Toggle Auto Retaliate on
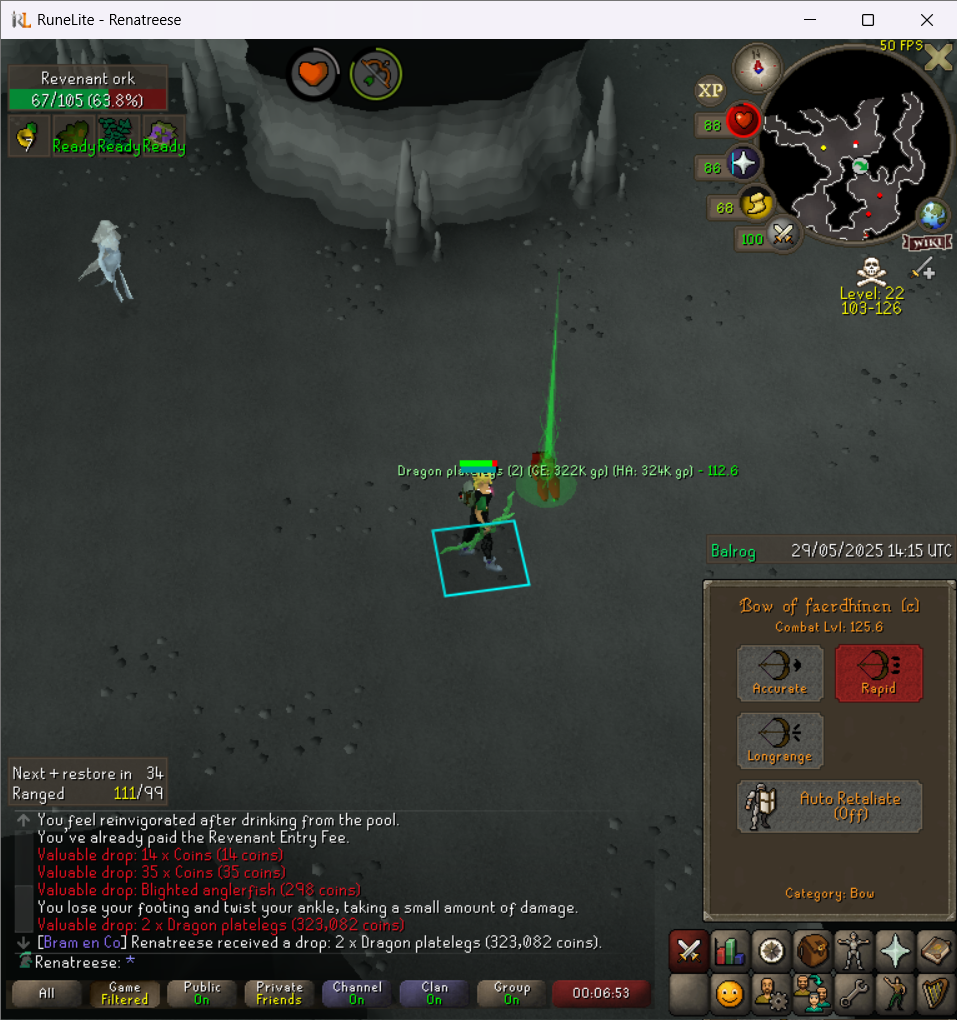This screenshot has height=1020, width=957. point(829,806)
